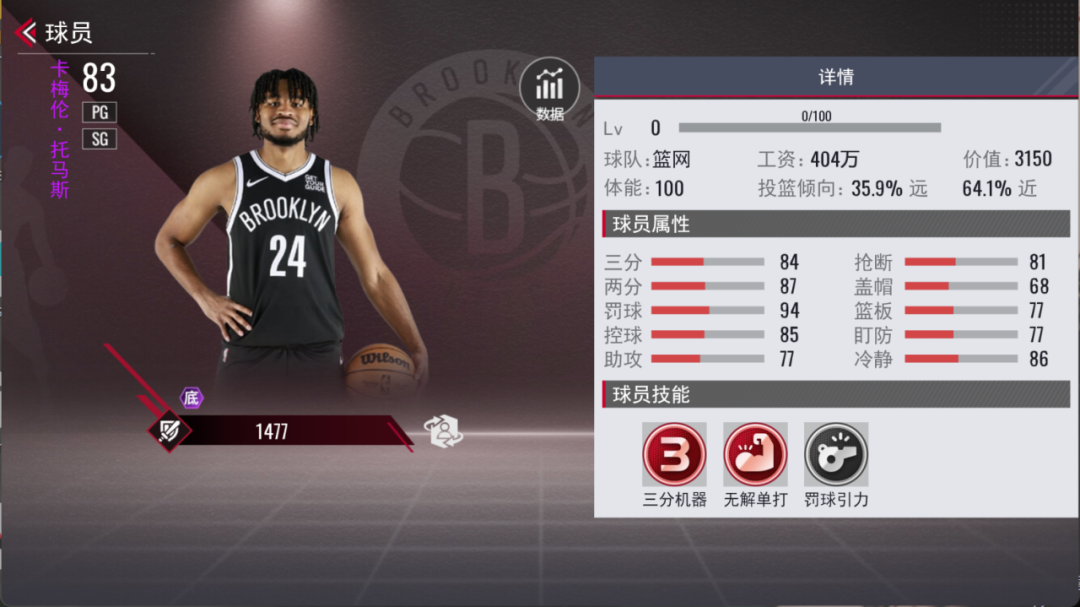1080x607 pixels.
Task: Open the 详情 details tab header
Action: point(835,77)
